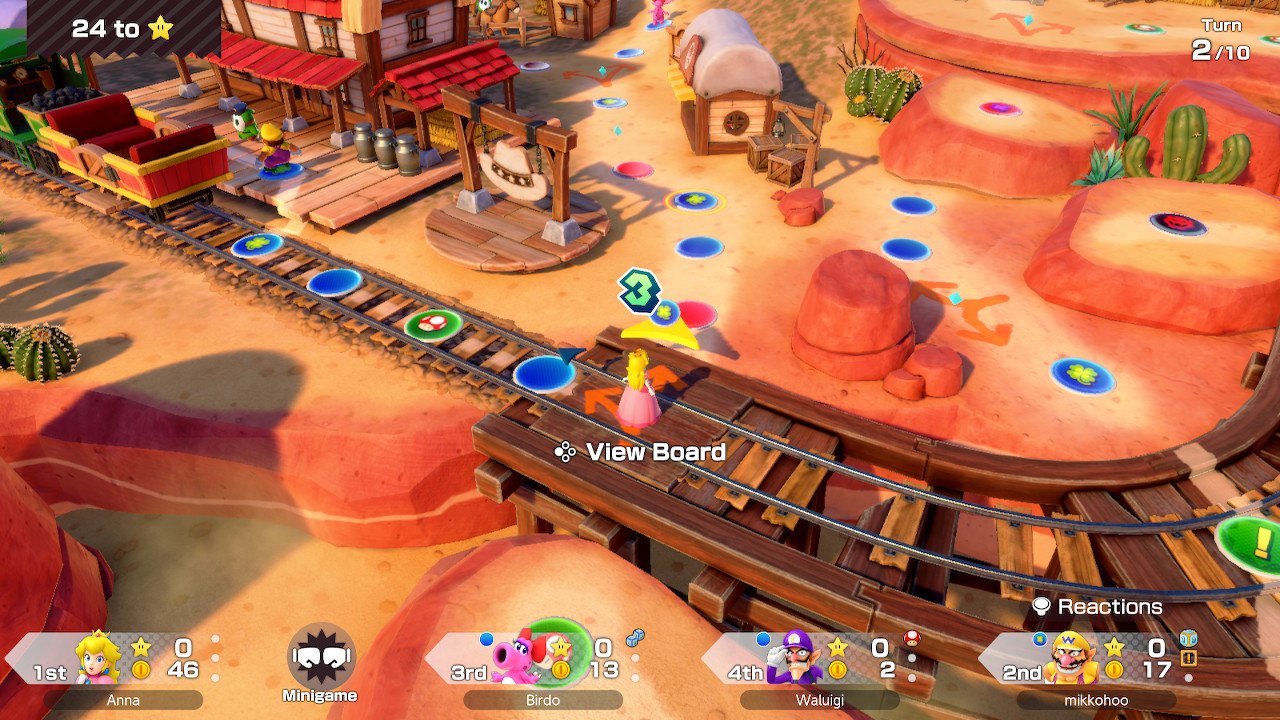Open the Reactions speech bubble
Screen dimensions: 1280x720
coord(1097,606)
